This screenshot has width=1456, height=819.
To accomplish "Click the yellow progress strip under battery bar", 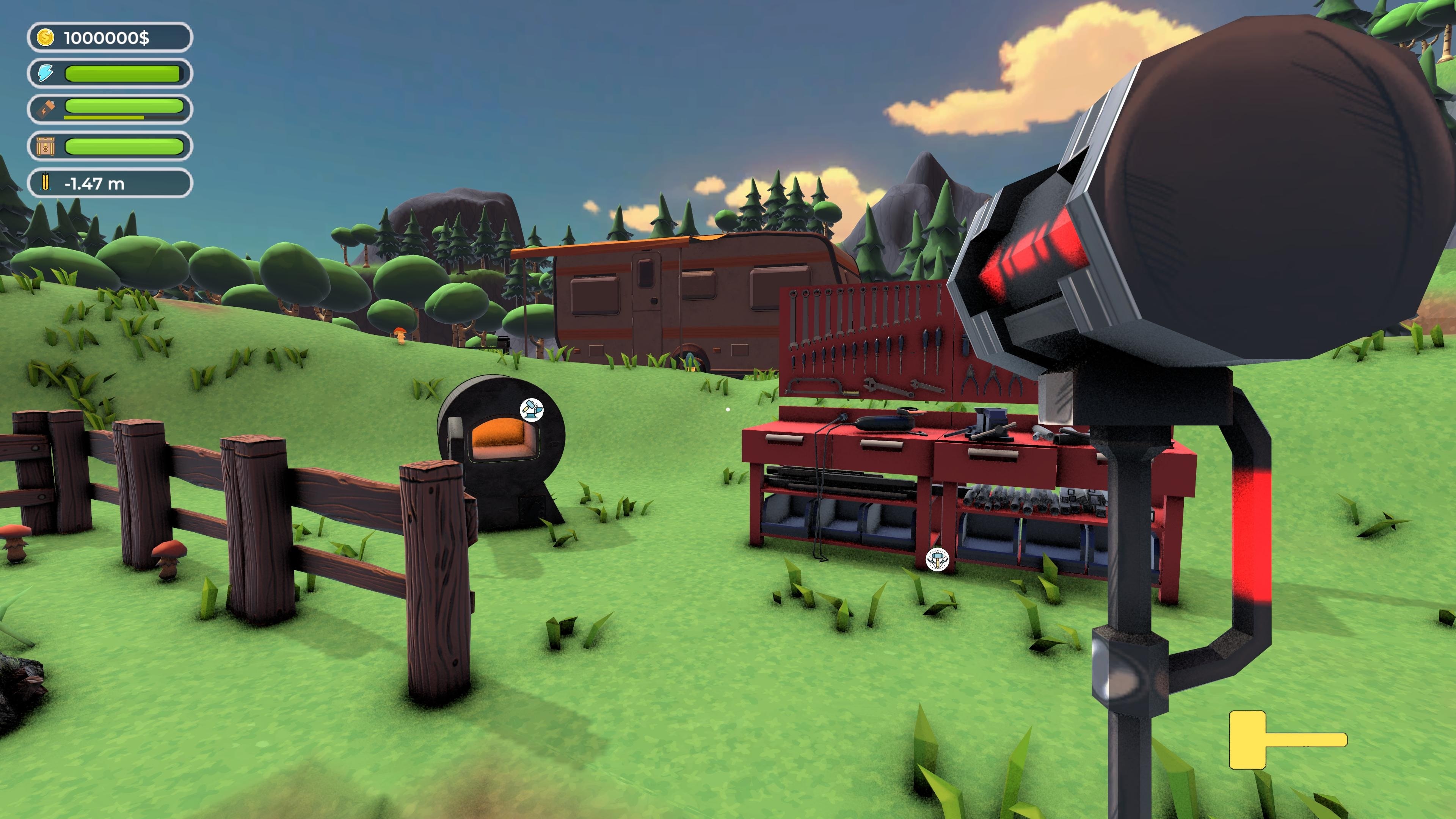I will (x=105, y=118).
